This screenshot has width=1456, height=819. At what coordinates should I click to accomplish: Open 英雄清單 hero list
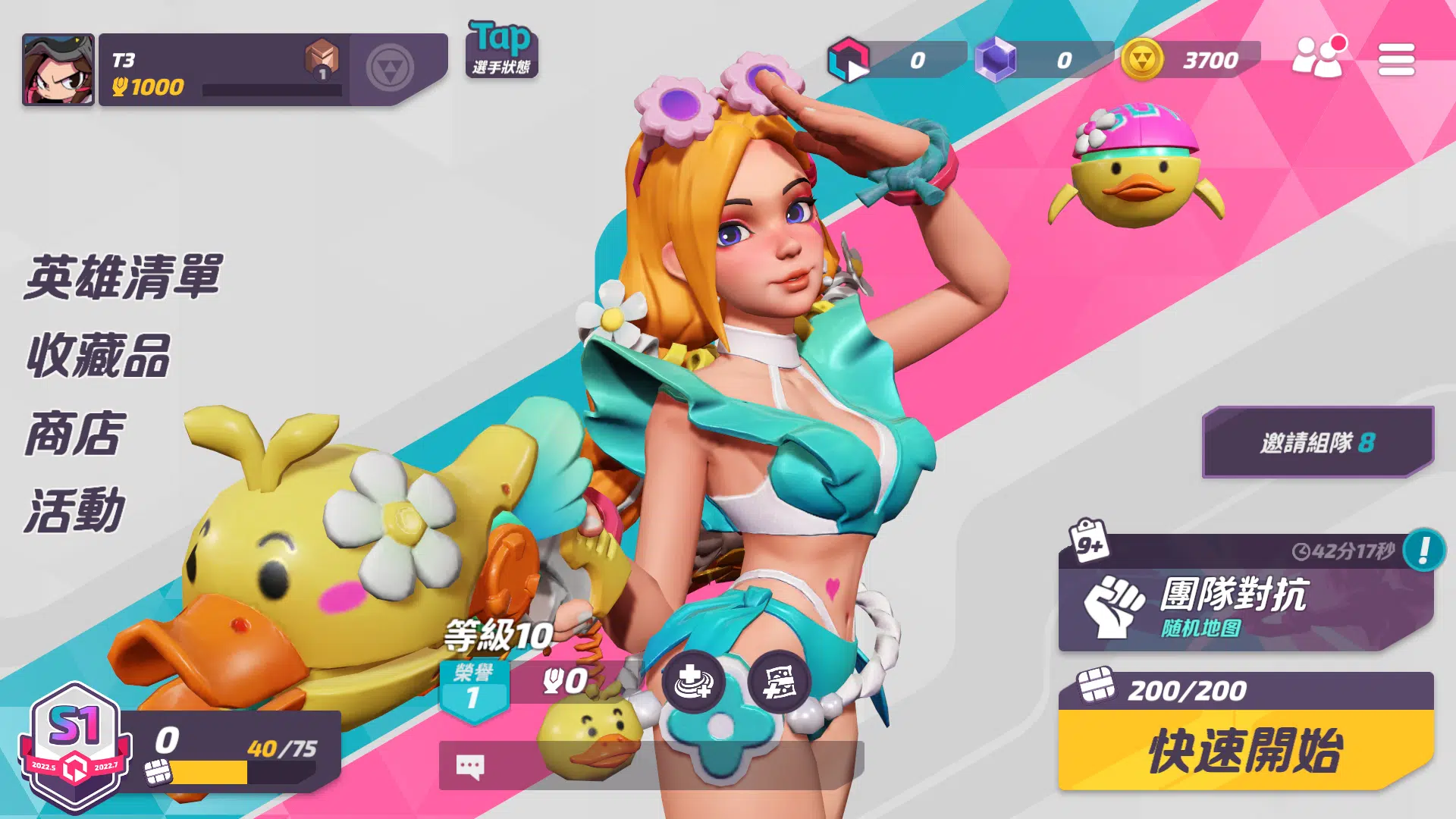(123, 278)
